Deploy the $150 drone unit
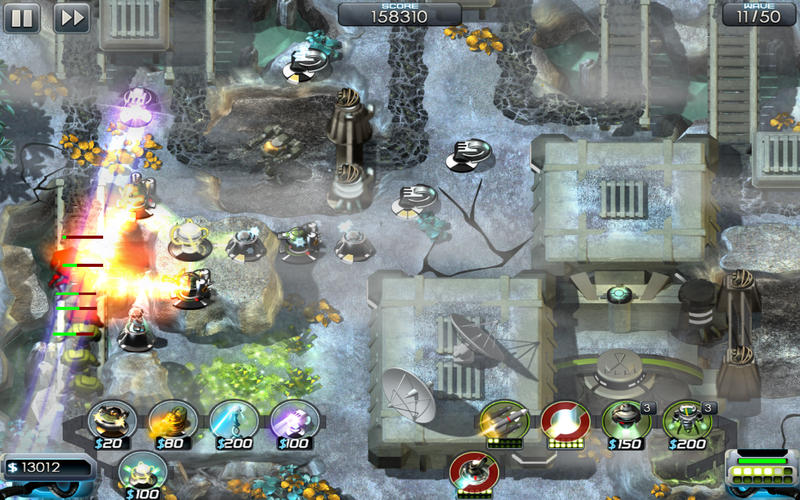Viewport: 800px width, 500px height. 624,421
